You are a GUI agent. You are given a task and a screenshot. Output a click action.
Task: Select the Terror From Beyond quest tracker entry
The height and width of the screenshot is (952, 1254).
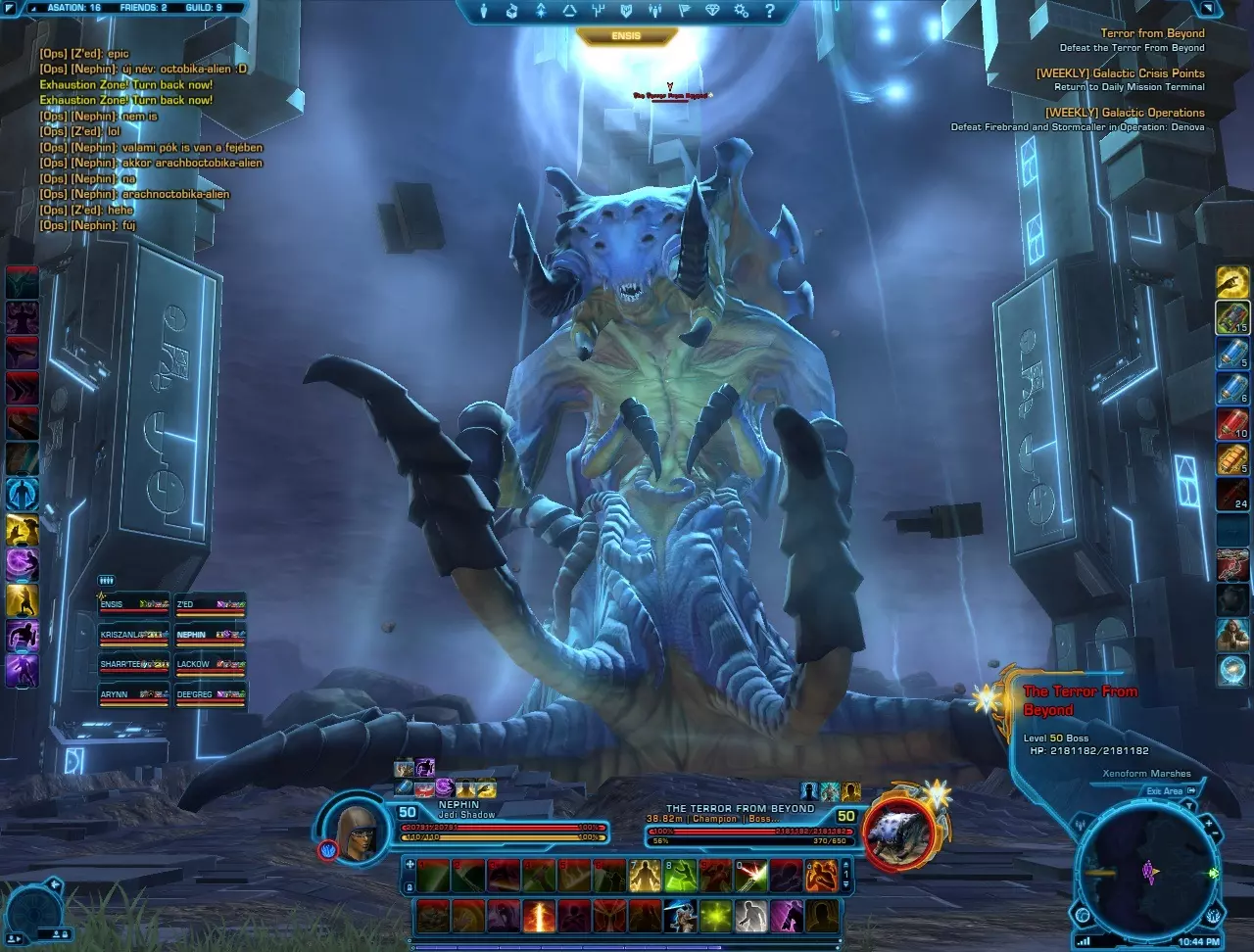pyautogui.click(x=1151, y=33)
